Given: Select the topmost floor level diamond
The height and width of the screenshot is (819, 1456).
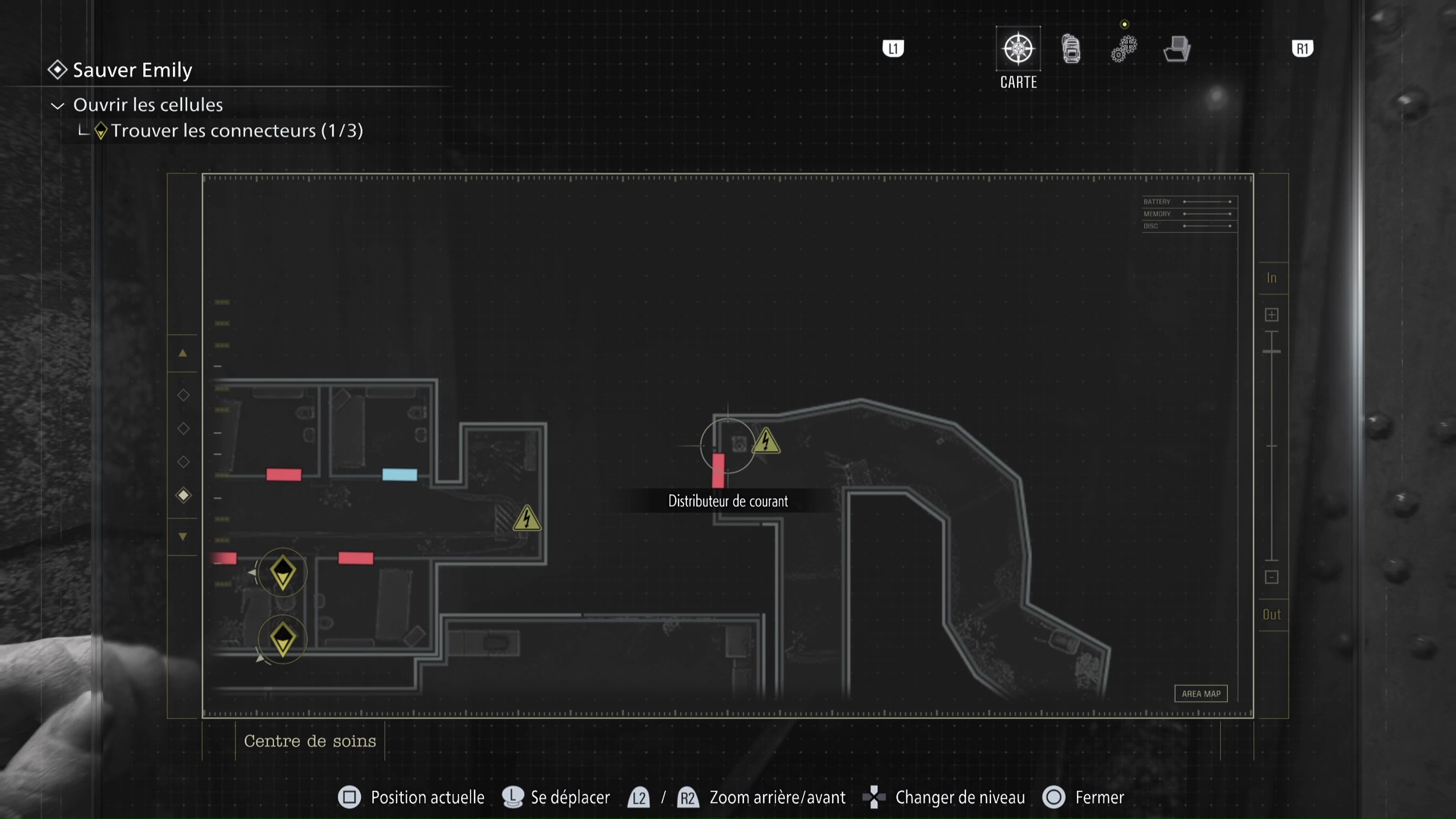Looking at the screenshot, I should click(x=183, y=394).
